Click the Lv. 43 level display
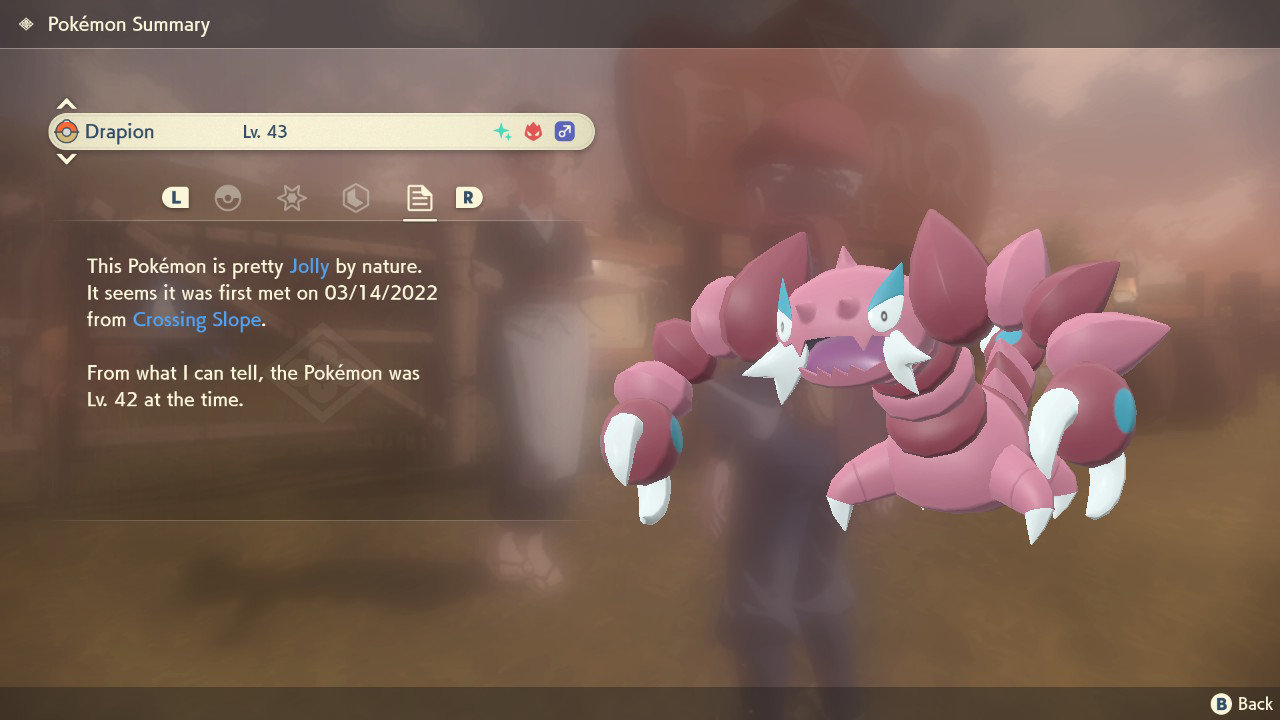1280x720 pixels. [265, 131]
